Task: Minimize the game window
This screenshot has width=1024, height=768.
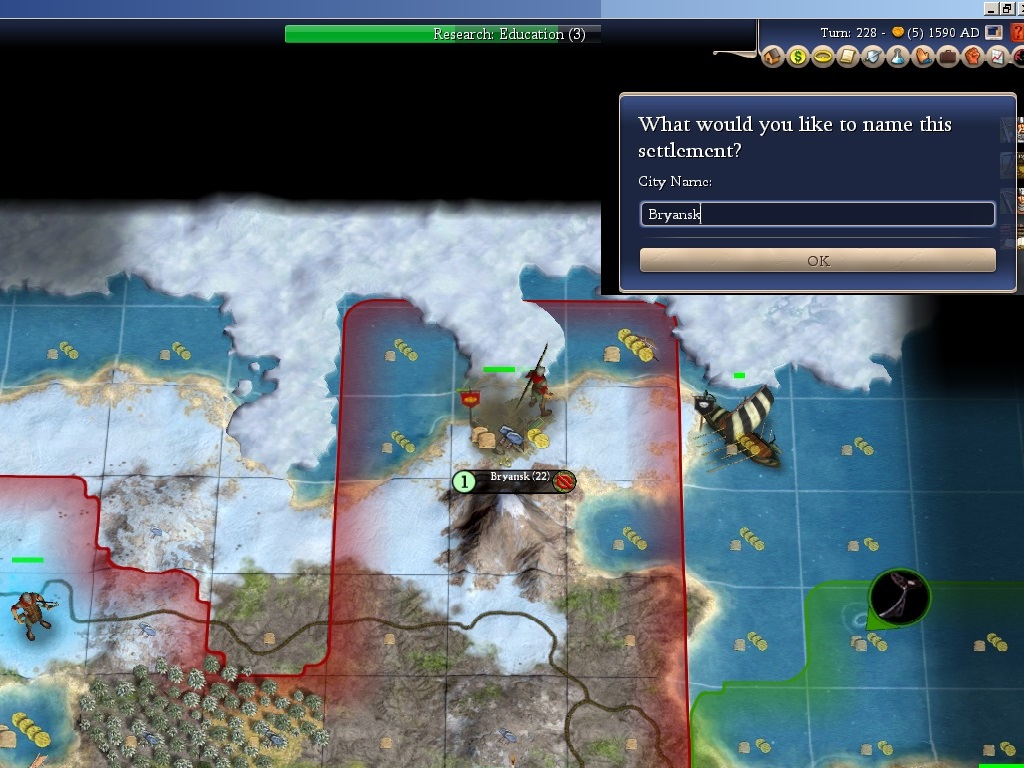Action: point(991,8)
